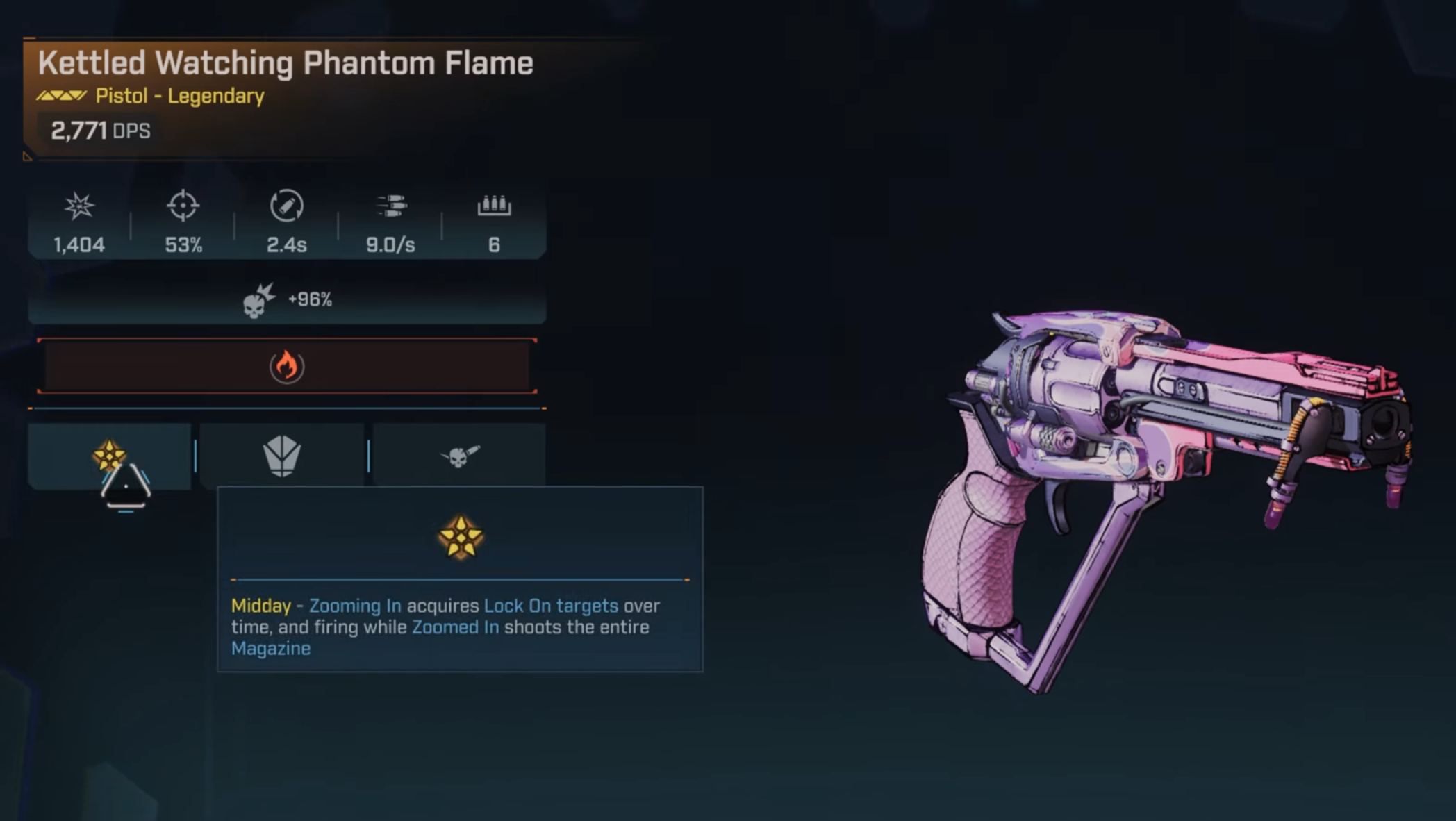Choose the fire element row

286,366
